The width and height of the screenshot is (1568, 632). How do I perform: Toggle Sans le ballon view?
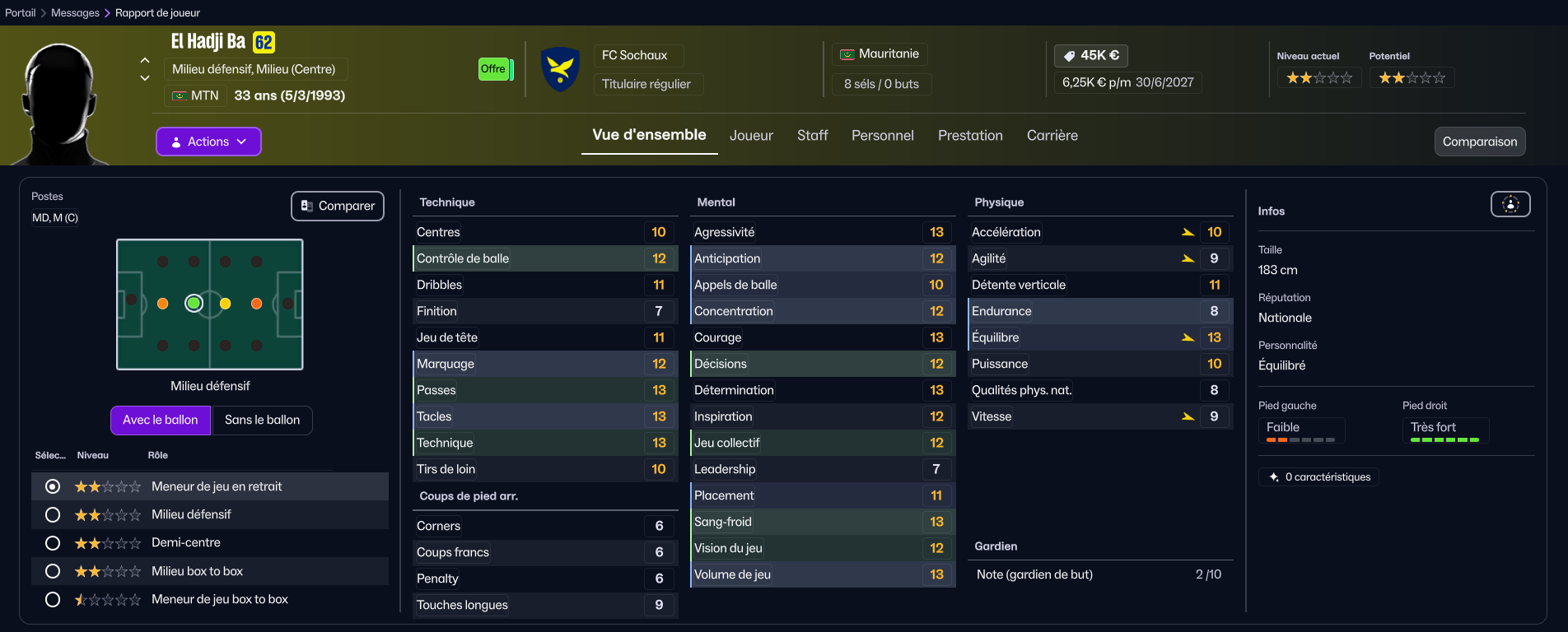(x=262, y=420)
